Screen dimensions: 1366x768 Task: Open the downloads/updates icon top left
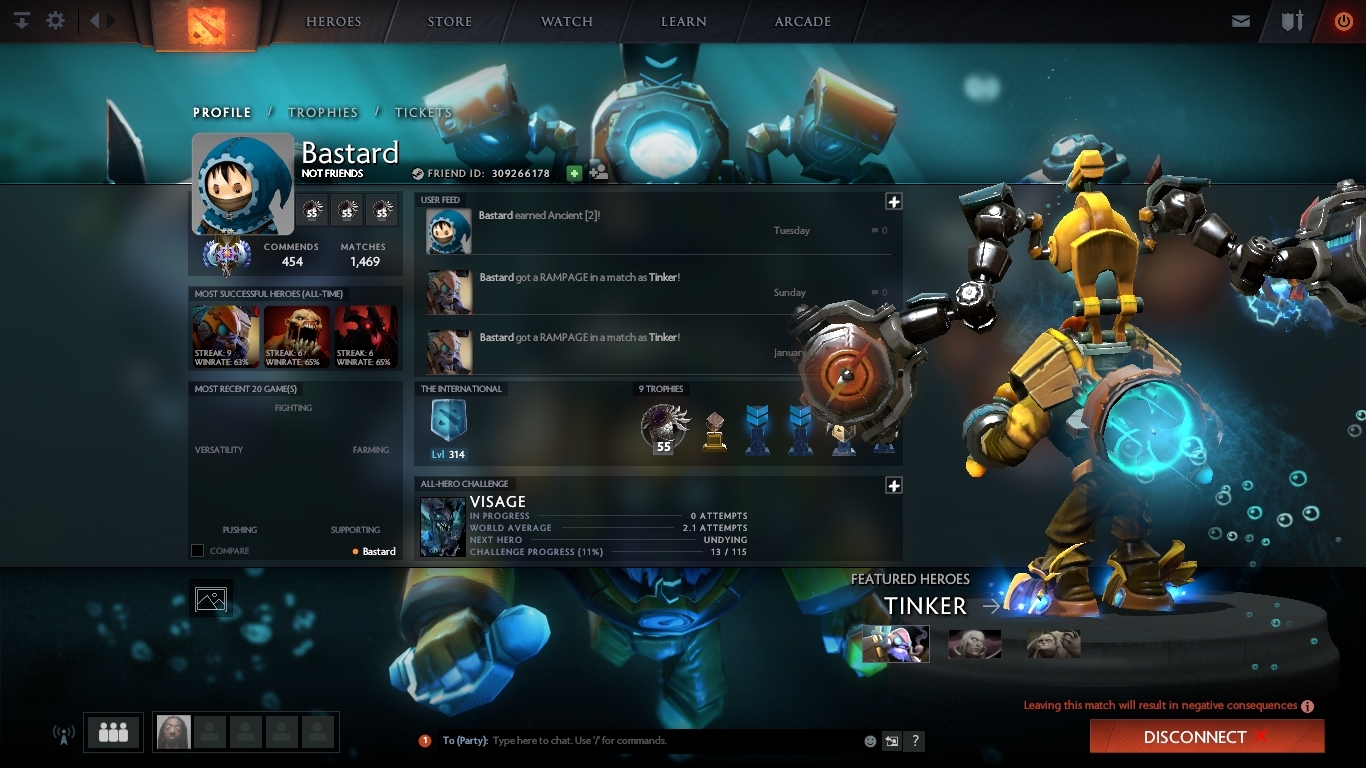tap(21, 20)
